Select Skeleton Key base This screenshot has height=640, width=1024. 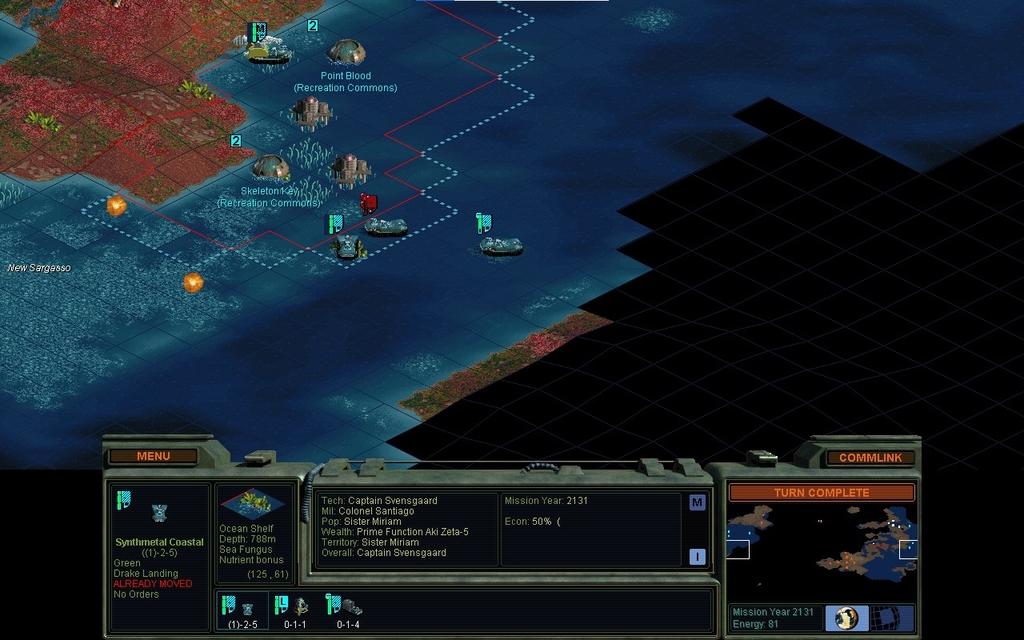(x=270, y=166)
